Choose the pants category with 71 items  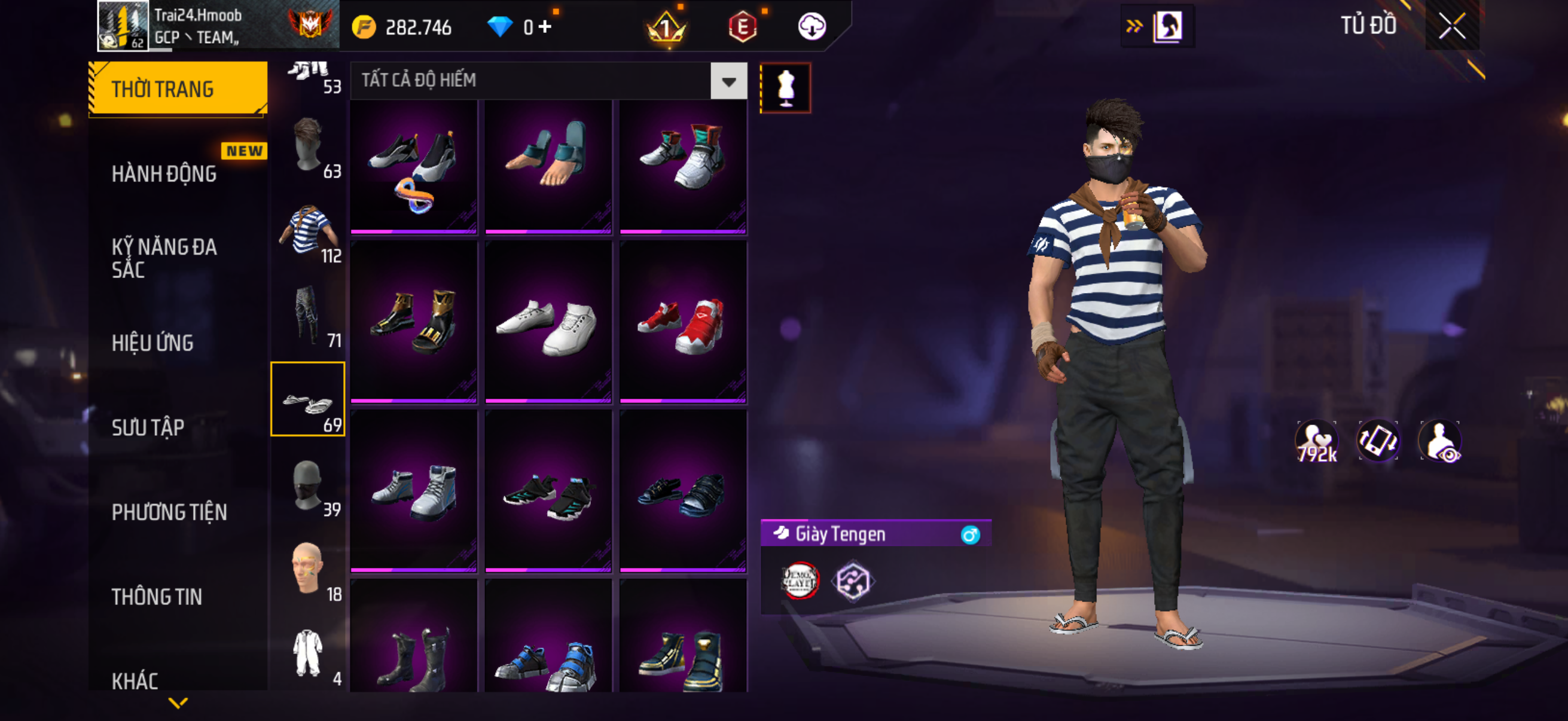pos(307,315)
